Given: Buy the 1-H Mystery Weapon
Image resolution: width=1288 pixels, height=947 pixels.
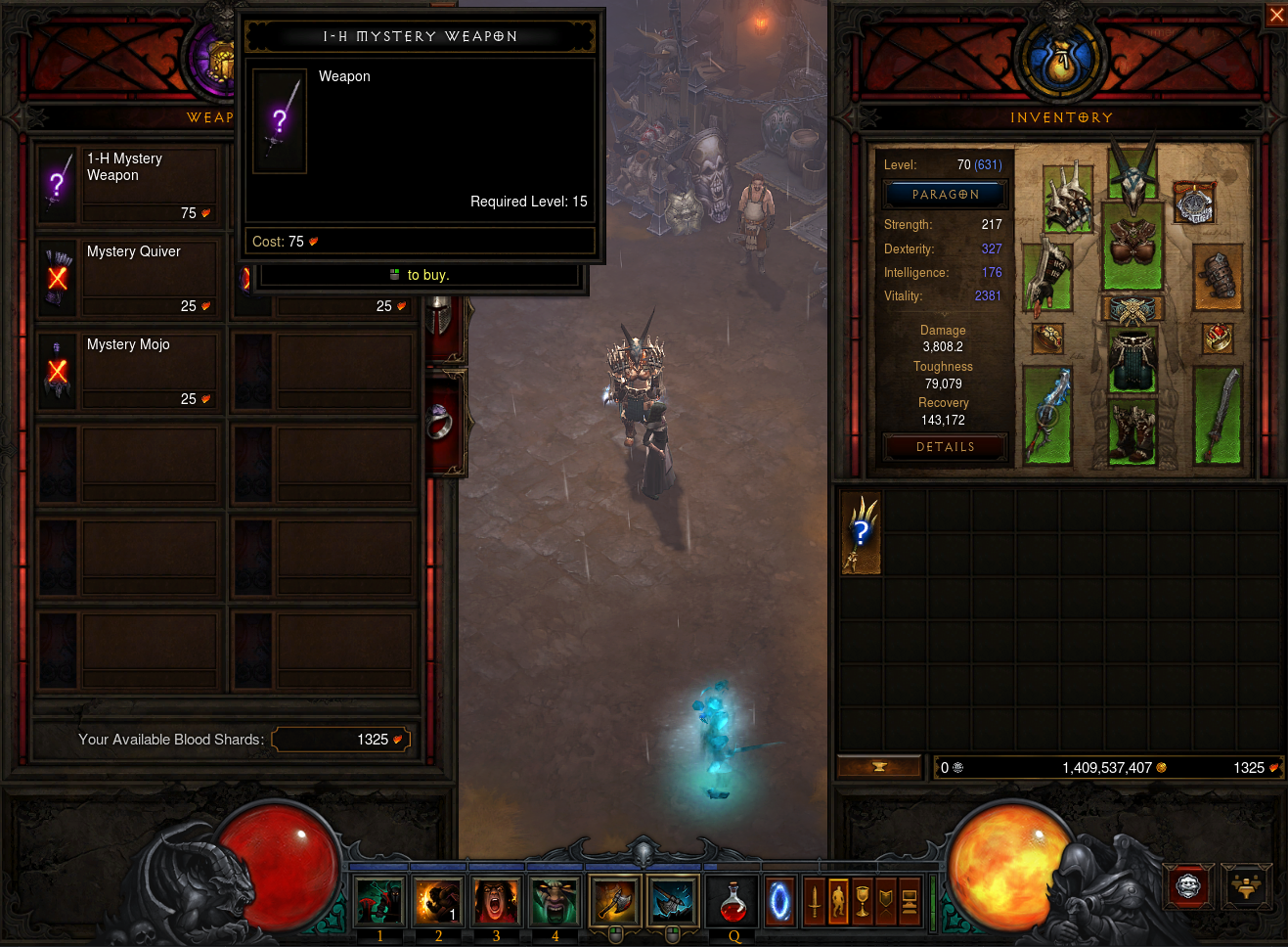Looking at the screenshot, I should (x=126, y=180).
